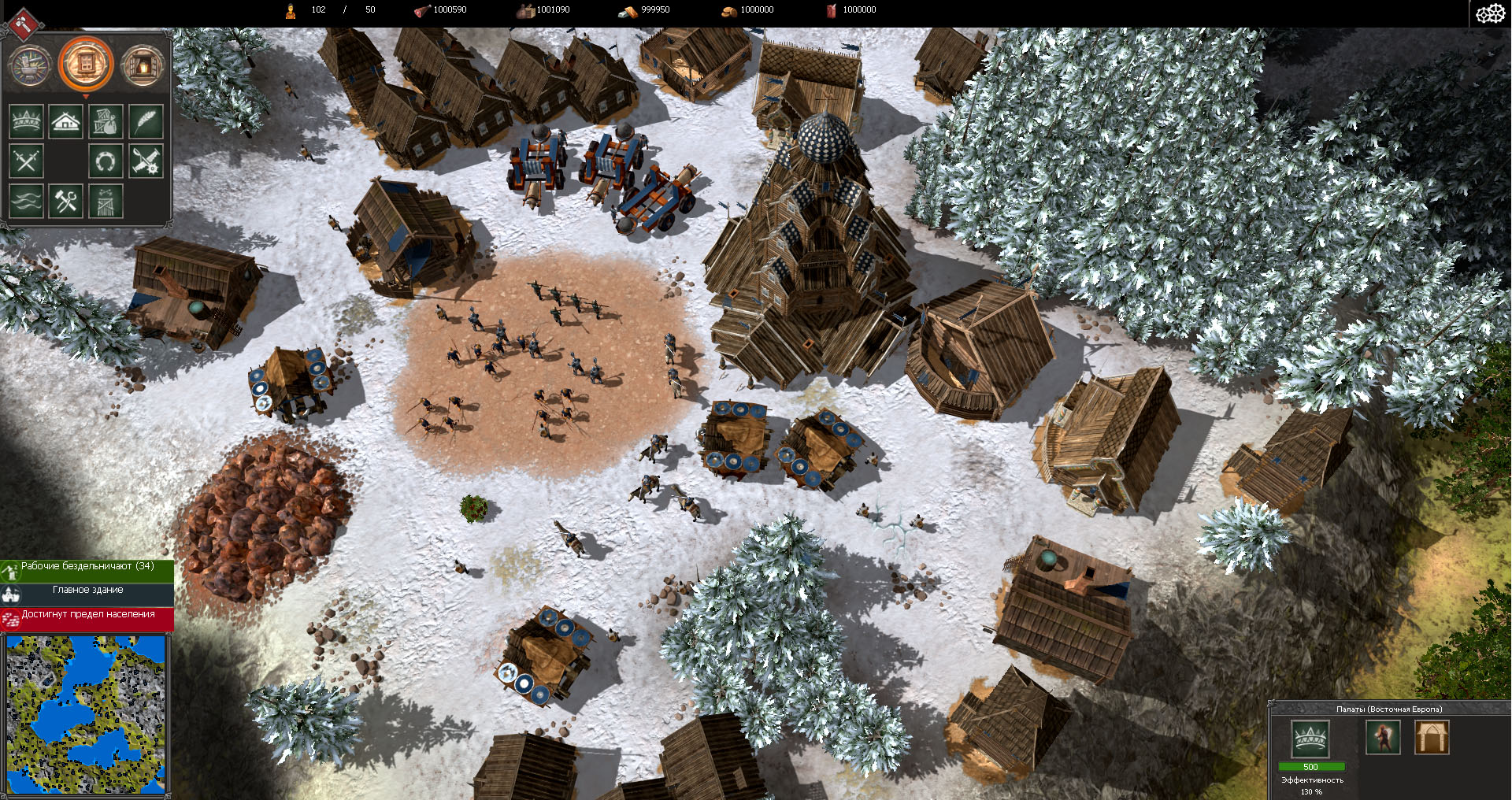Select the wheat farming icon
1512x800 pixels.
[146, 120]
